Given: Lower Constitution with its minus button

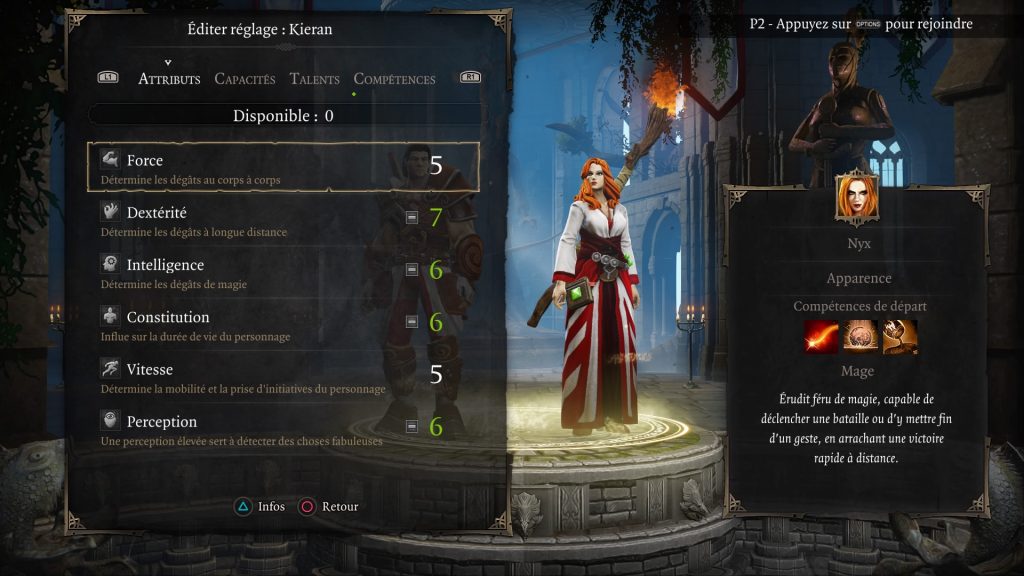Looking at the screenshot, I should point(412,322).
